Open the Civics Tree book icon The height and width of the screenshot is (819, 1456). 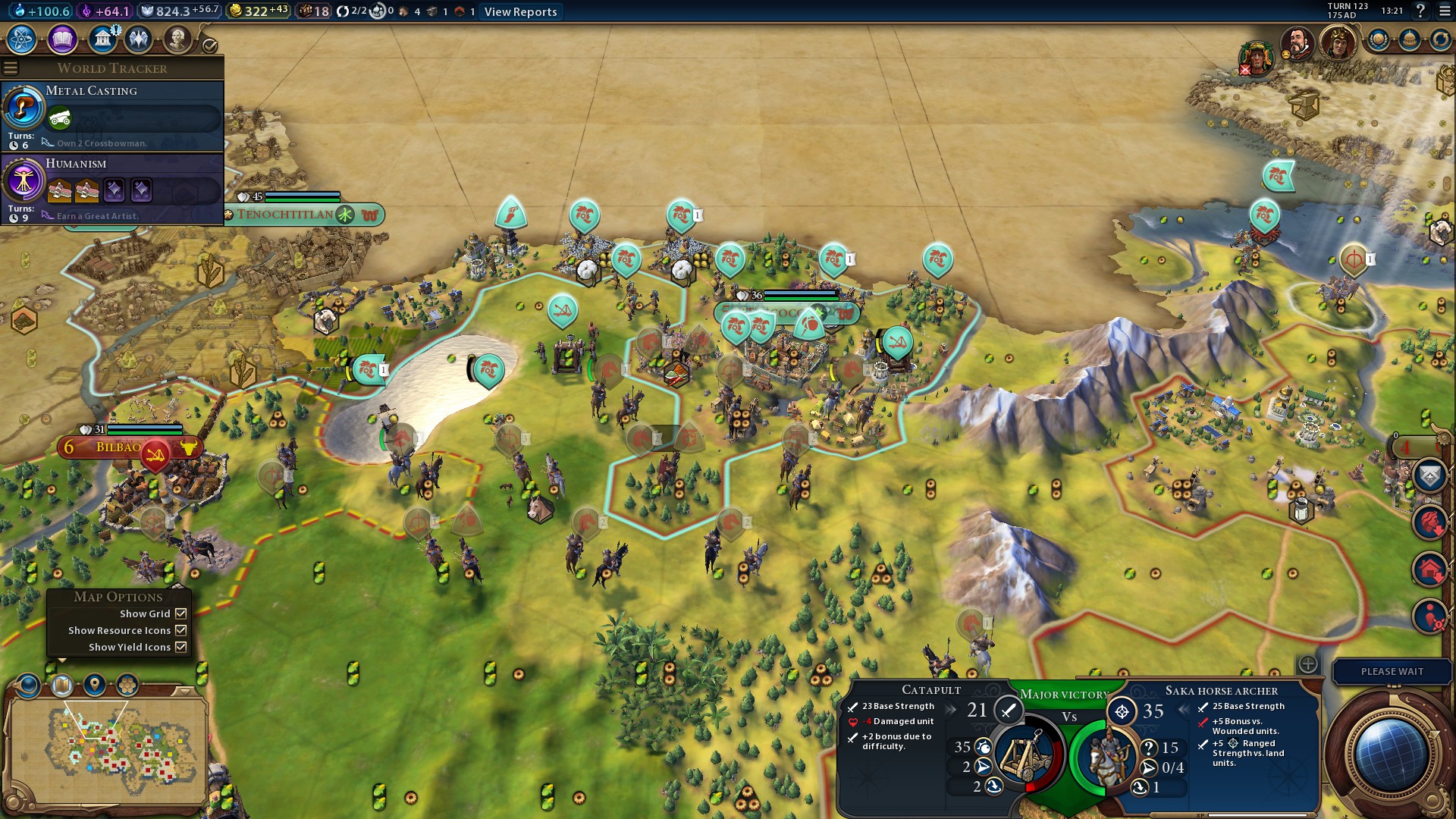[62, 39]
